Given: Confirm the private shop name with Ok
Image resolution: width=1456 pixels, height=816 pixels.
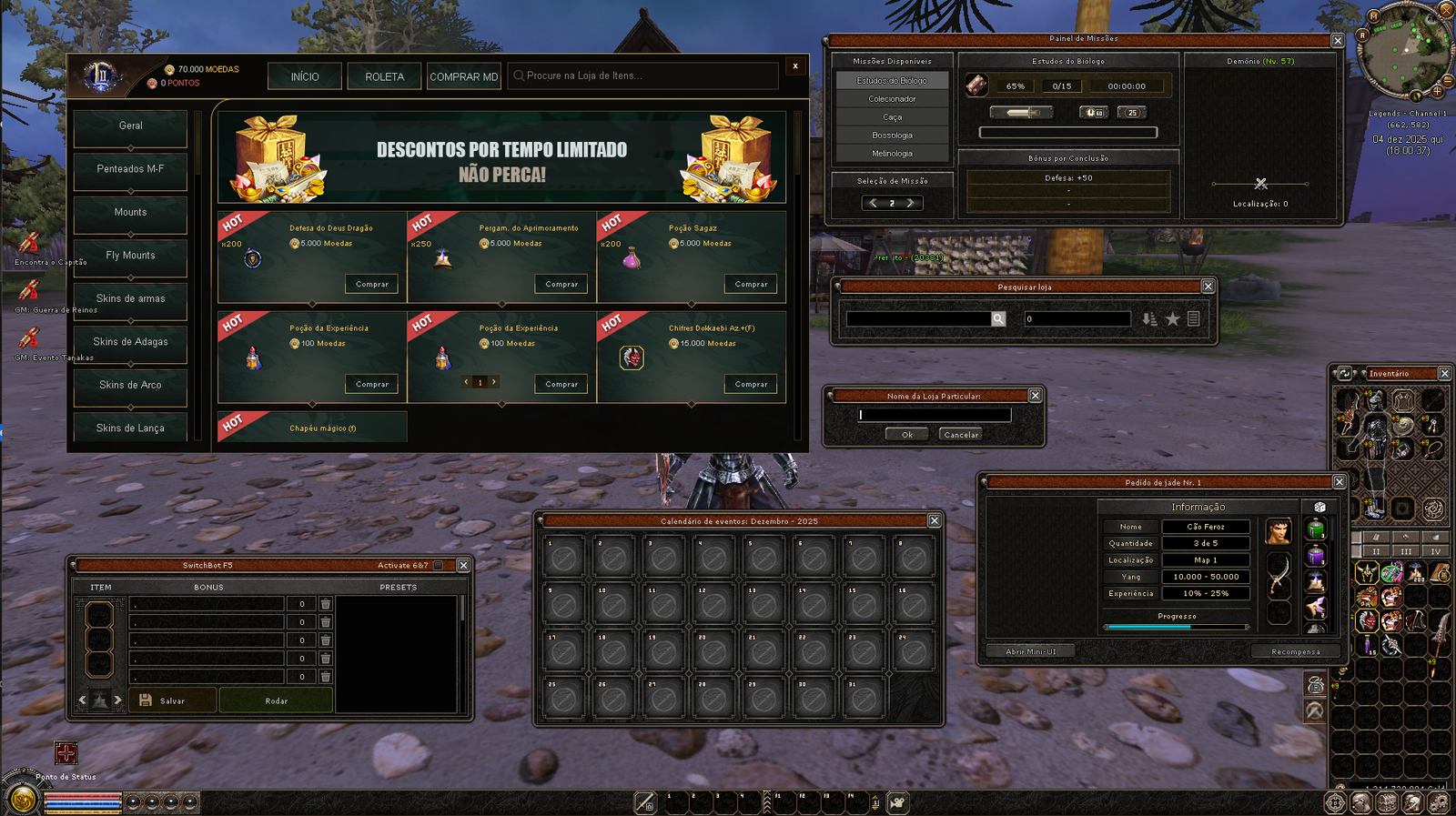Looking at the screenshot, I should coord(906,435).
